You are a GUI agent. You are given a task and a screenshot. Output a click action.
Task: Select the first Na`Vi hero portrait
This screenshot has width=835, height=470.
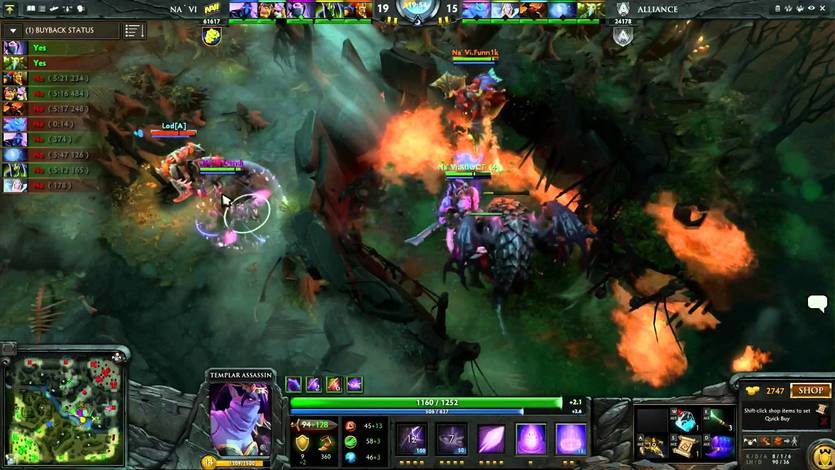[x=242, y=10]
